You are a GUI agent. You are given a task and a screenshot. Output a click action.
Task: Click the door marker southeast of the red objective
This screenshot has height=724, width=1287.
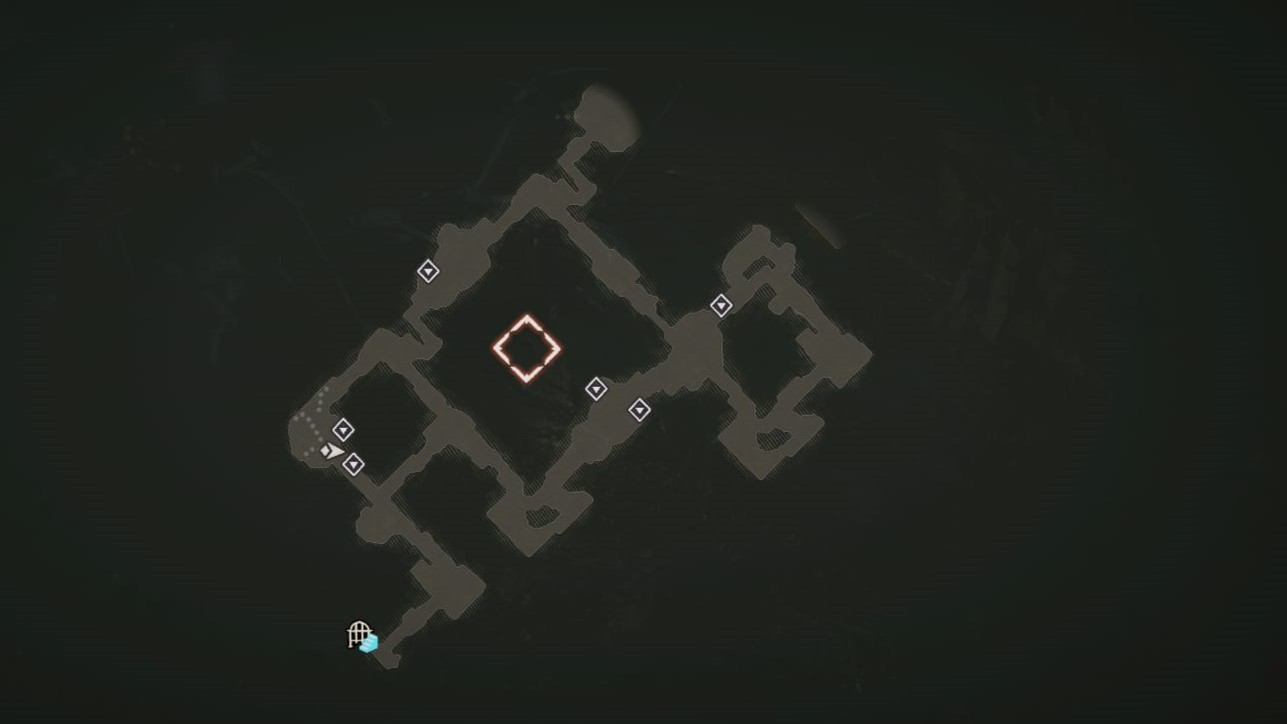coord(640,410)
